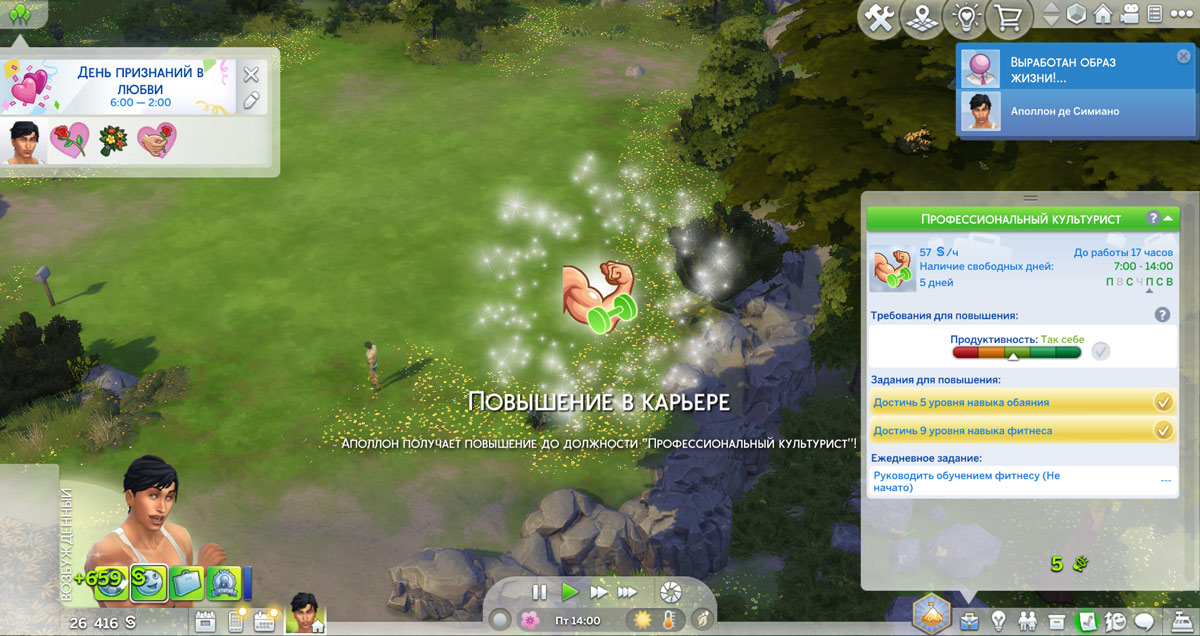
Task: Open the promotion requirements help question mark
Action: click(1162, 314)
